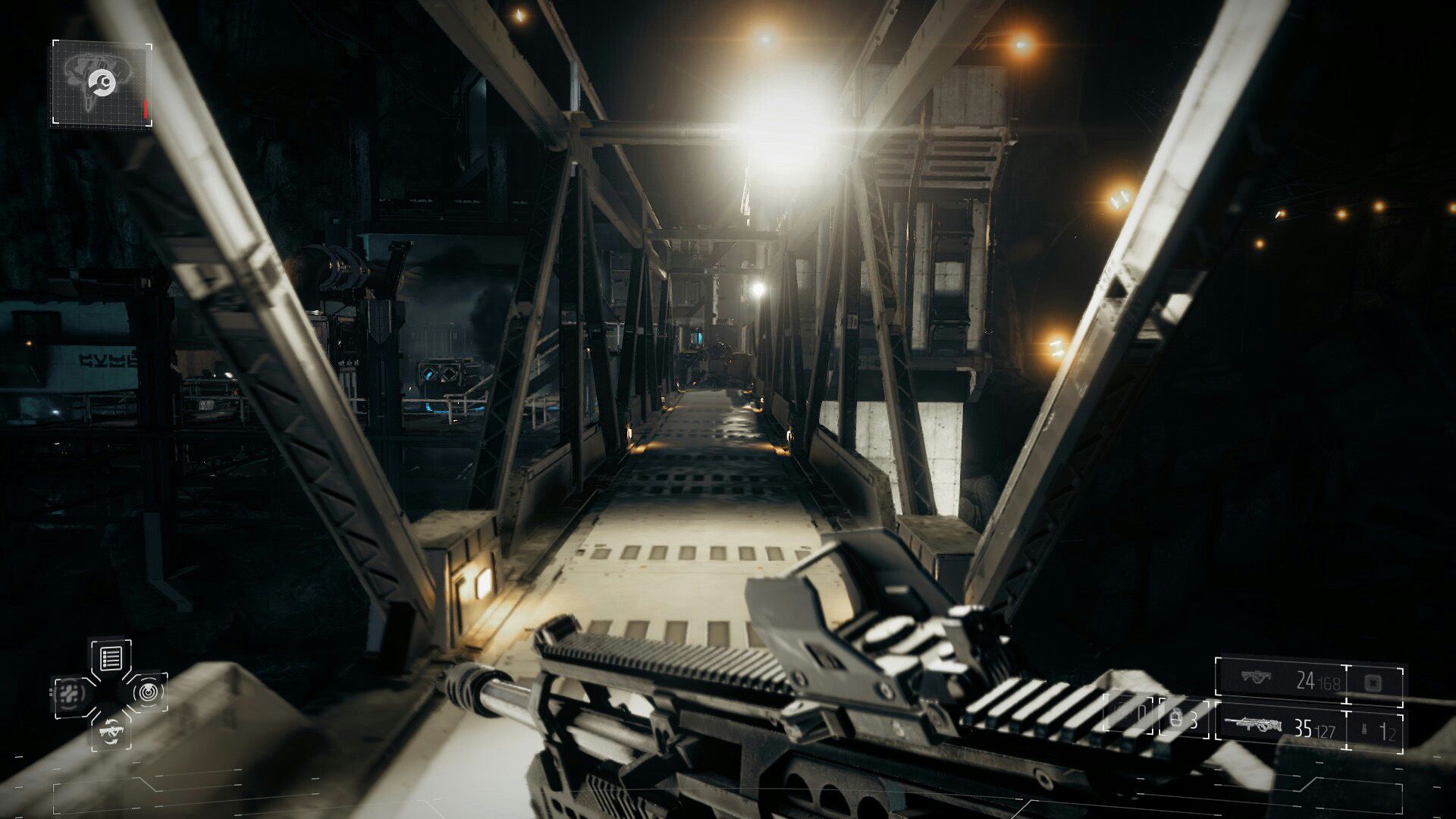Viewport: 1456px width, 819px height.
Task: Use the health pack cross icon
Action: pos(72,693)
